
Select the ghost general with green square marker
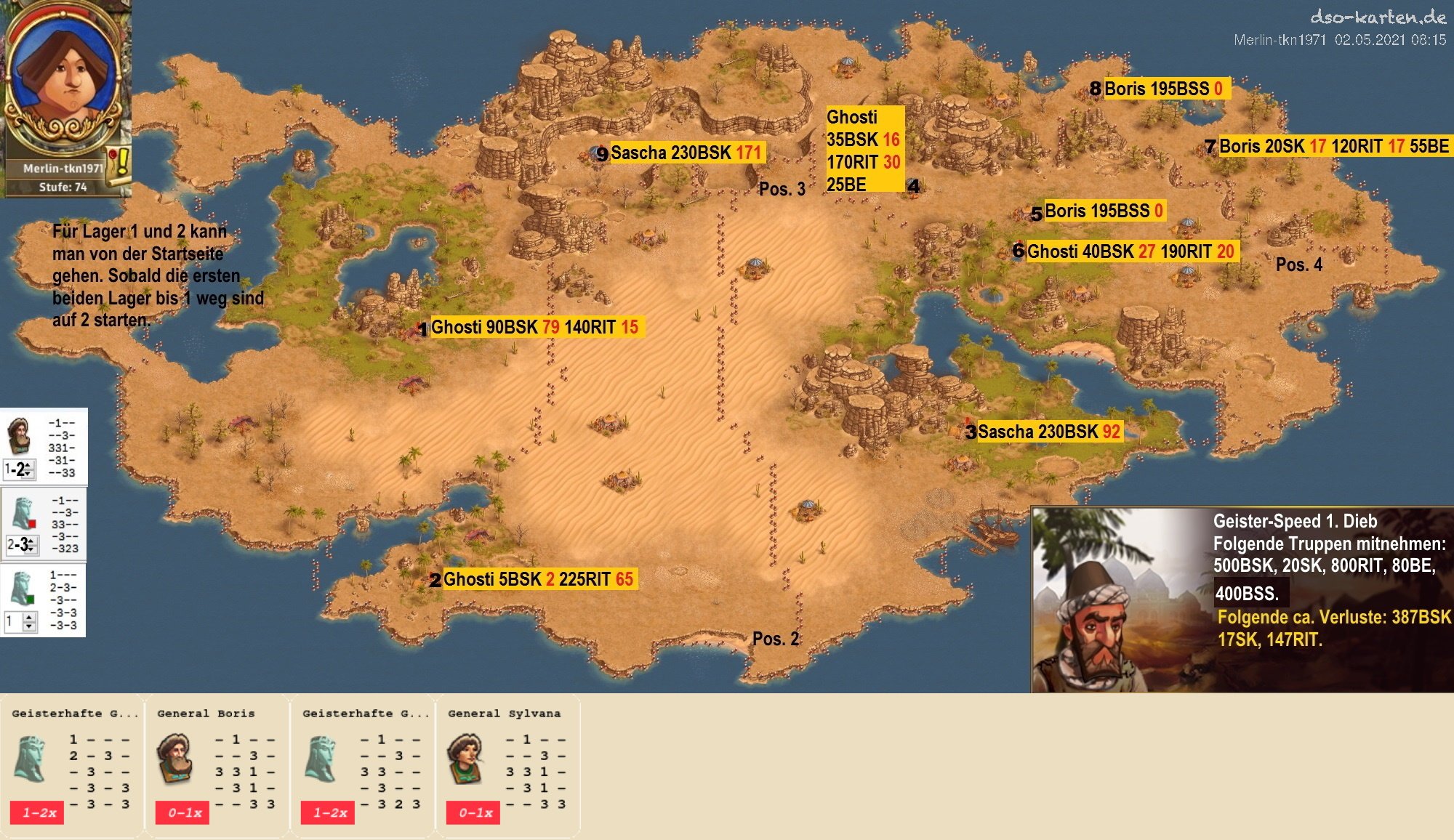pos(23,589)
